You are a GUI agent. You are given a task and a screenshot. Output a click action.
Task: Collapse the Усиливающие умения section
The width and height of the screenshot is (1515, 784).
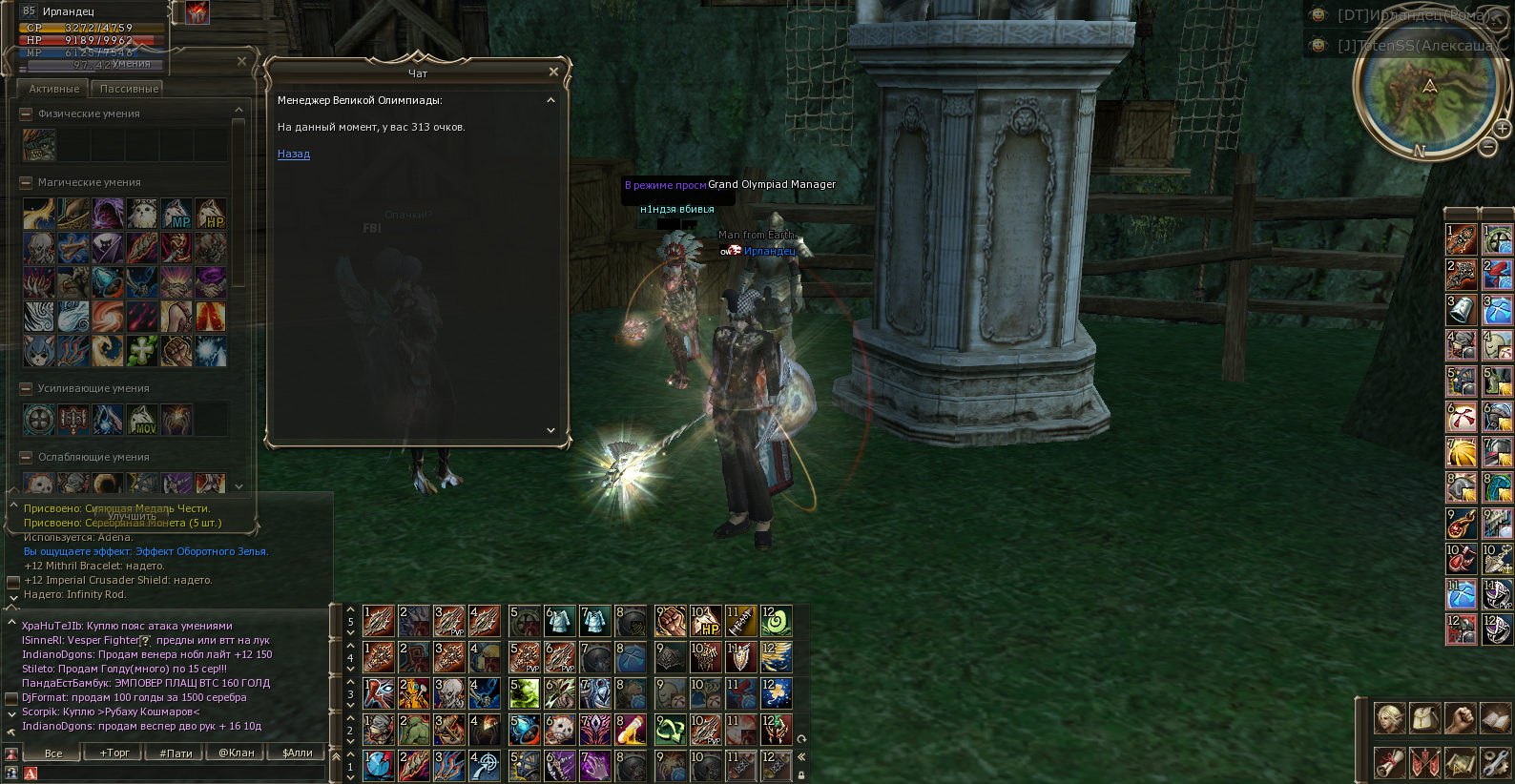coord(26,388)
